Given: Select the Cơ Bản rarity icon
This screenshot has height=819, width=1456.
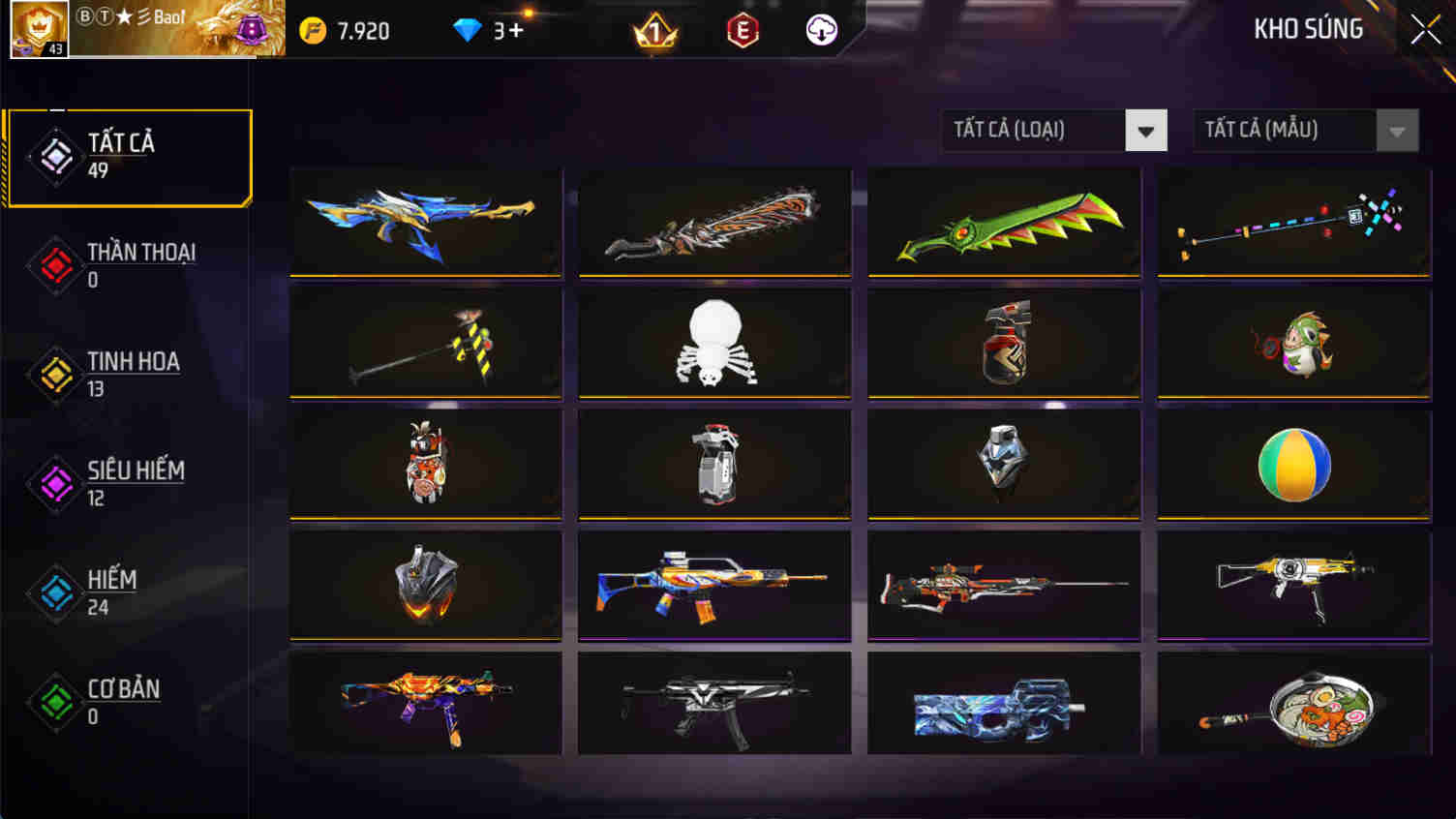Looking at the screenshot, I should [x=53, y=700].
